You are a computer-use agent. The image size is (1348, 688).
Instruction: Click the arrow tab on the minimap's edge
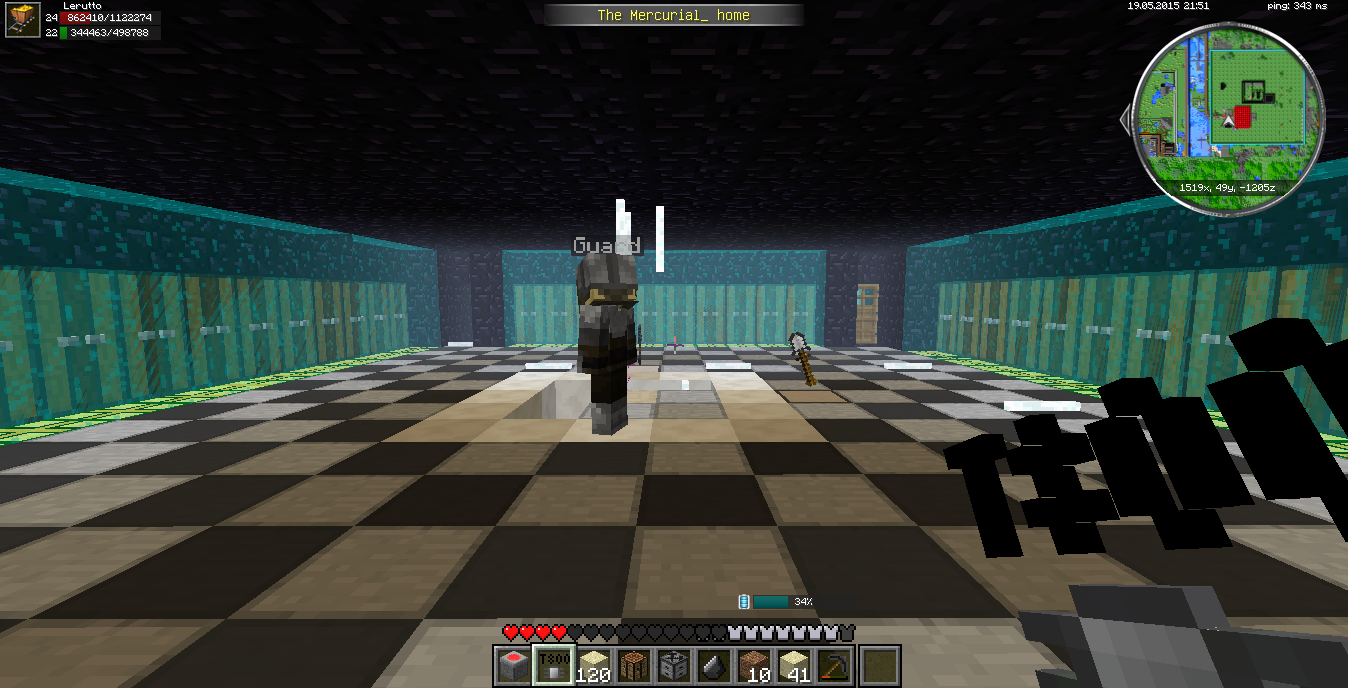pos(1127,119)
